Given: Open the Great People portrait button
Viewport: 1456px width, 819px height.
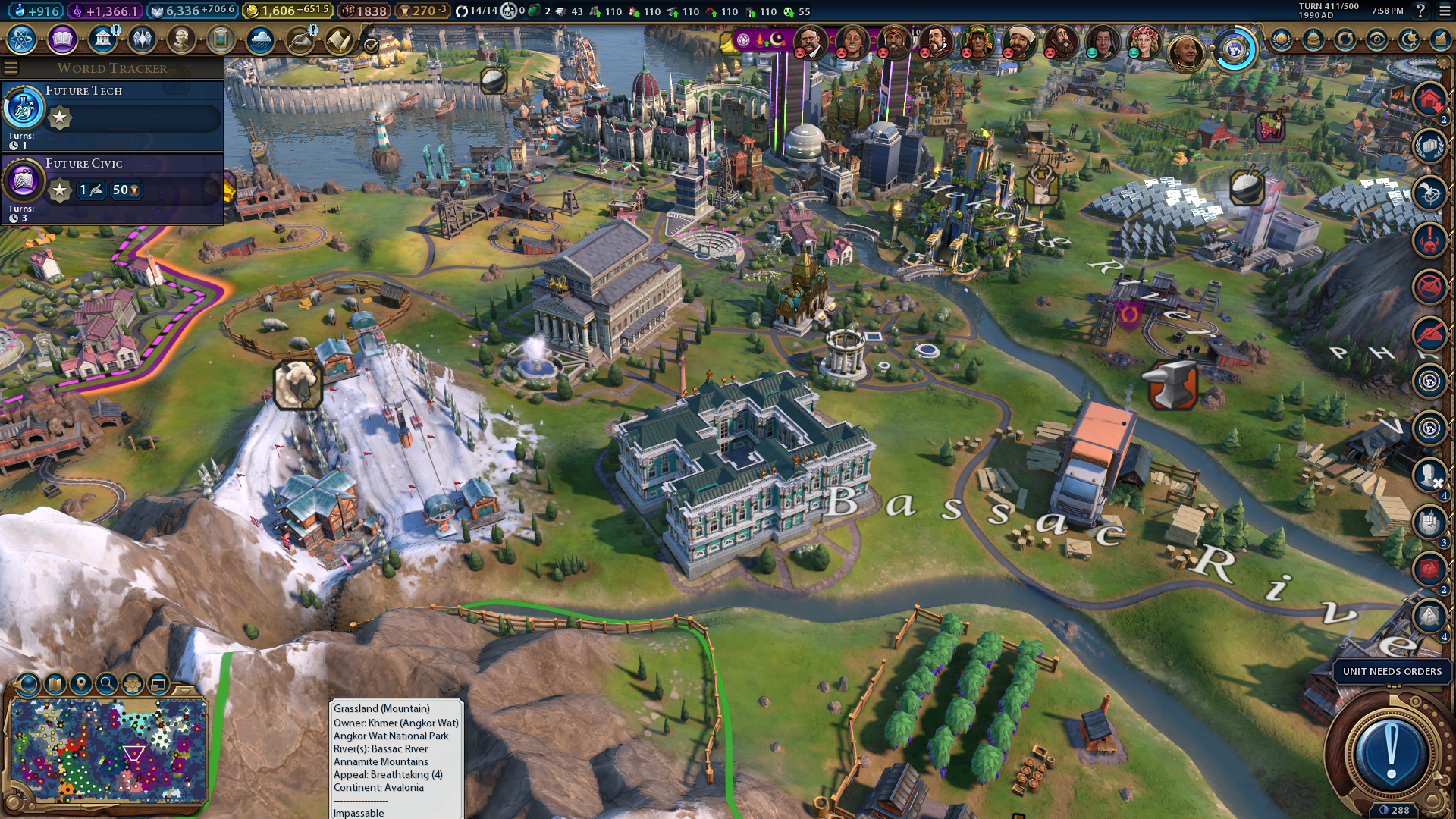Looking at the screenshot, I should click(181, 39).
